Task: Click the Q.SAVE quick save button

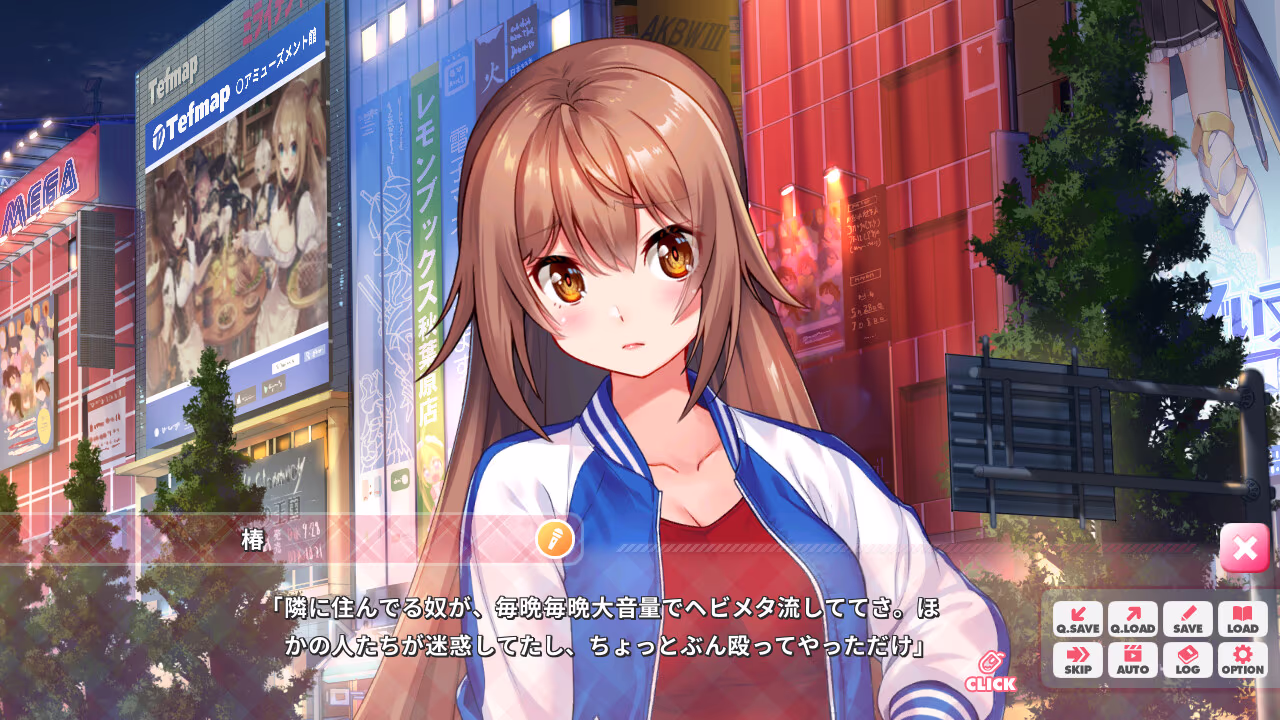Action: coord(1077,619)
